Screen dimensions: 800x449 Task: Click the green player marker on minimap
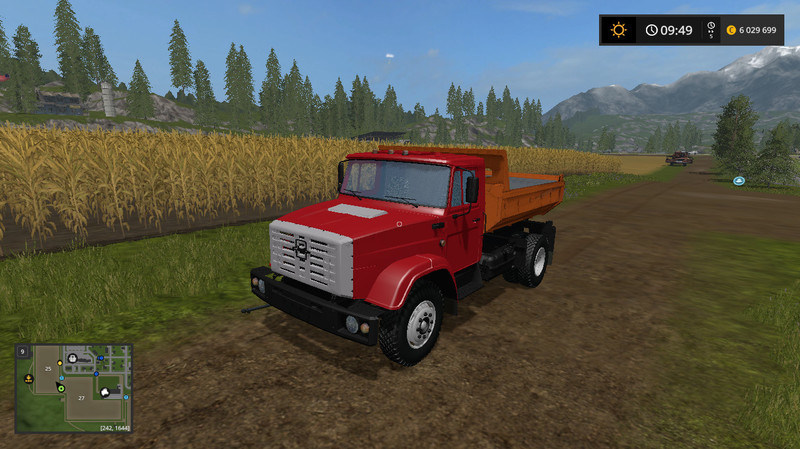[60, 387]
